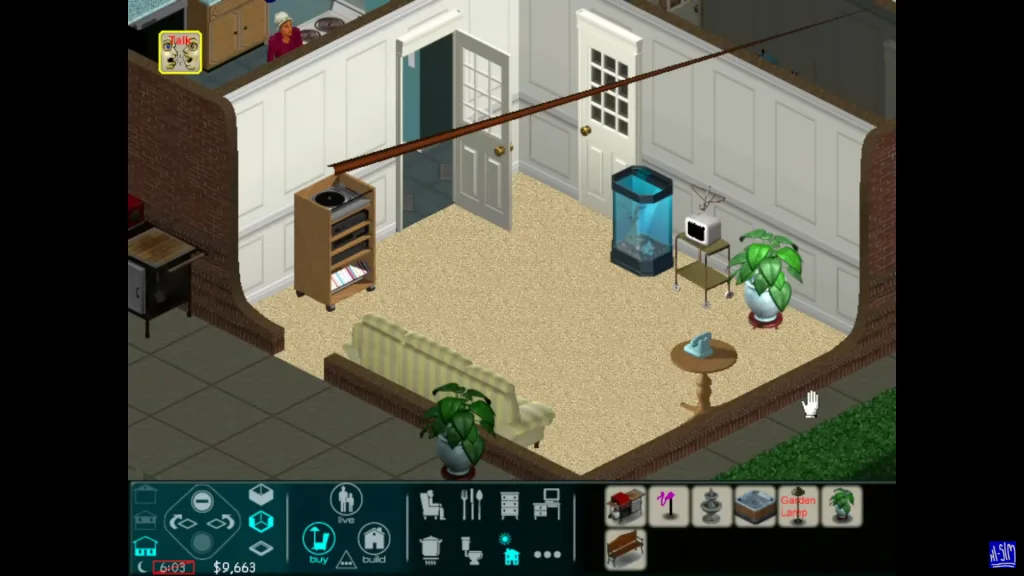
Task: Select the hot tub item
Action: pos(755,506)
